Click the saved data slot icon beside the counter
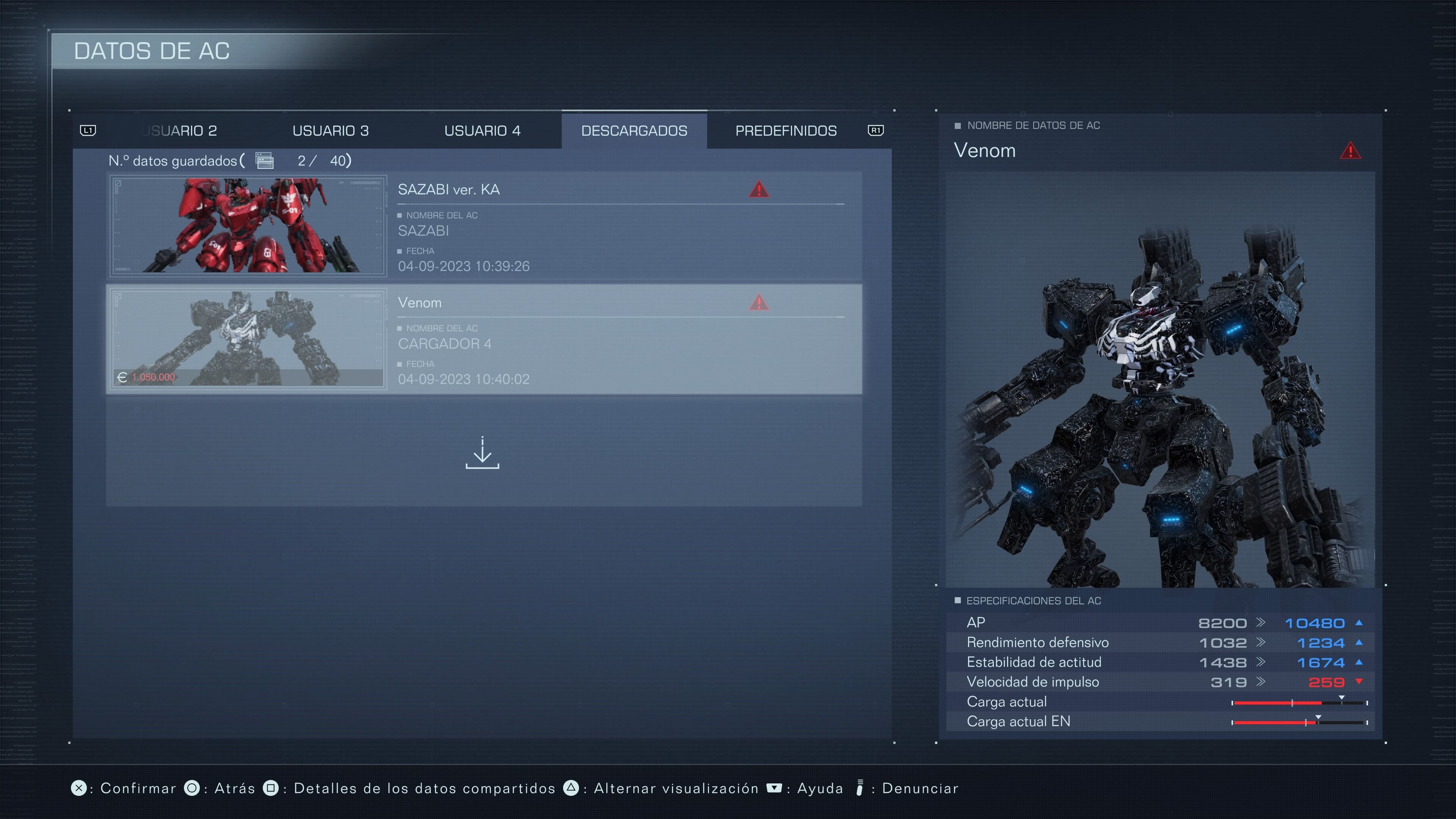Image resolution: width=1456 pixels, height=819 pixels. pos(264,160)
